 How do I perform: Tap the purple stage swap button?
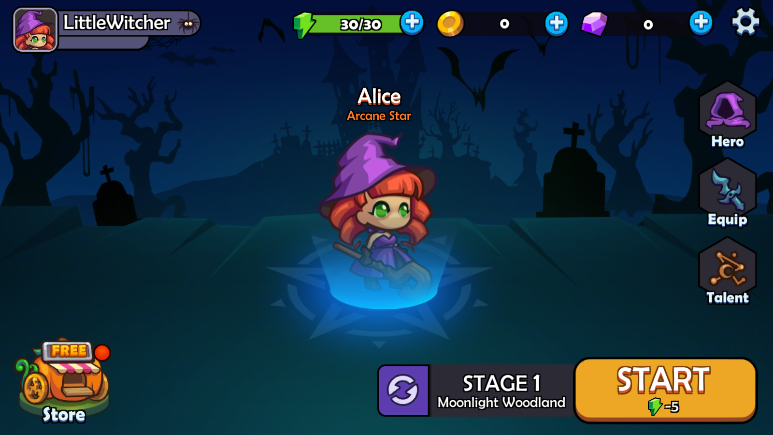pos(403,390)
